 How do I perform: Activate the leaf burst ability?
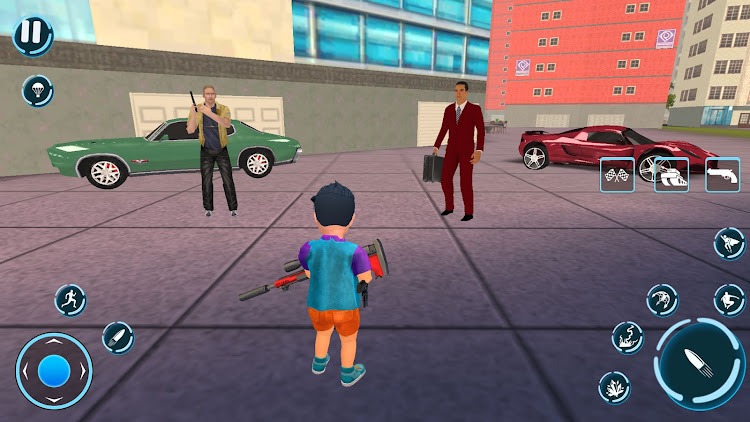tap(614, 387)
